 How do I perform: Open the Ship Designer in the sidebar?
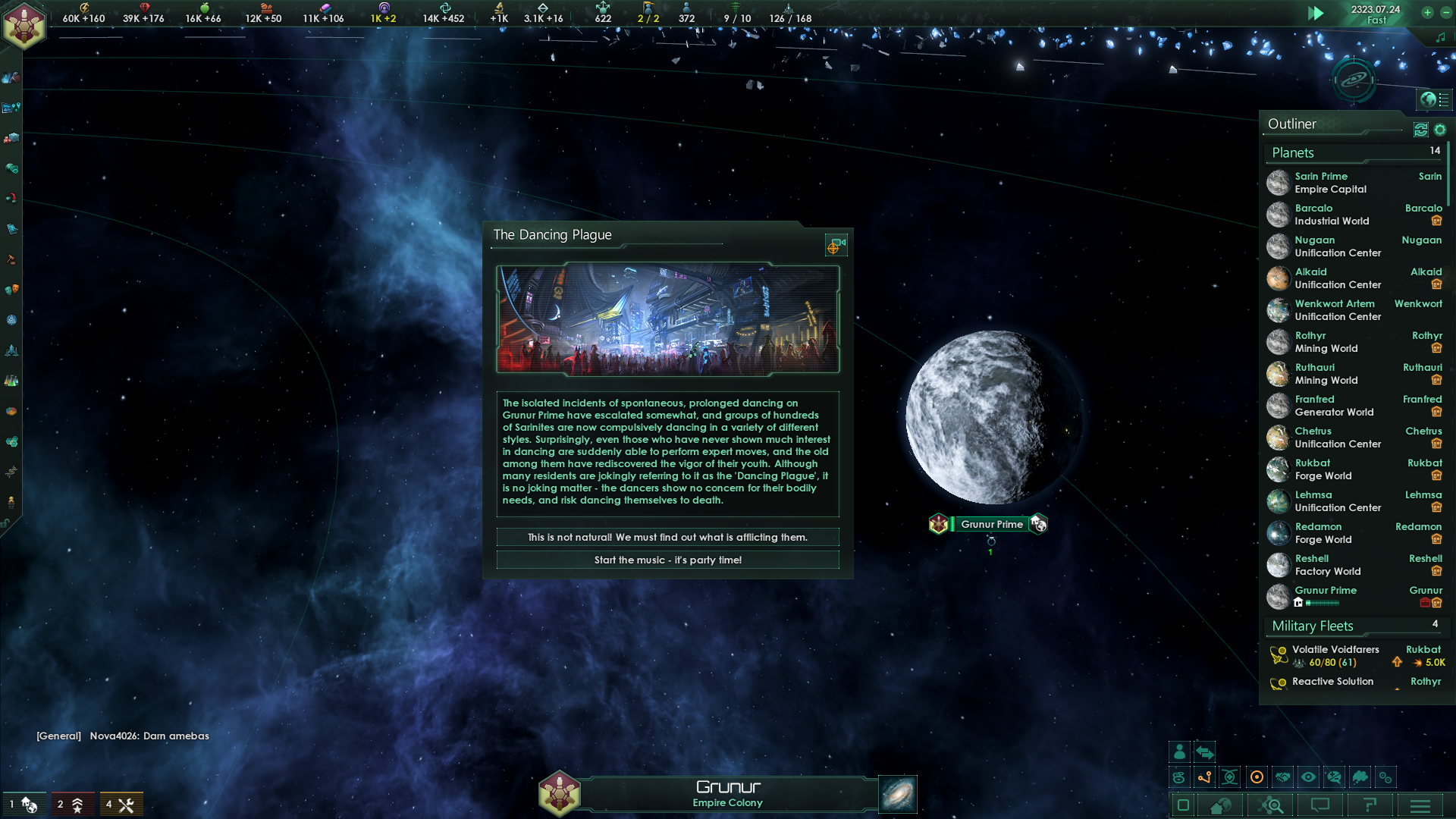11,352
